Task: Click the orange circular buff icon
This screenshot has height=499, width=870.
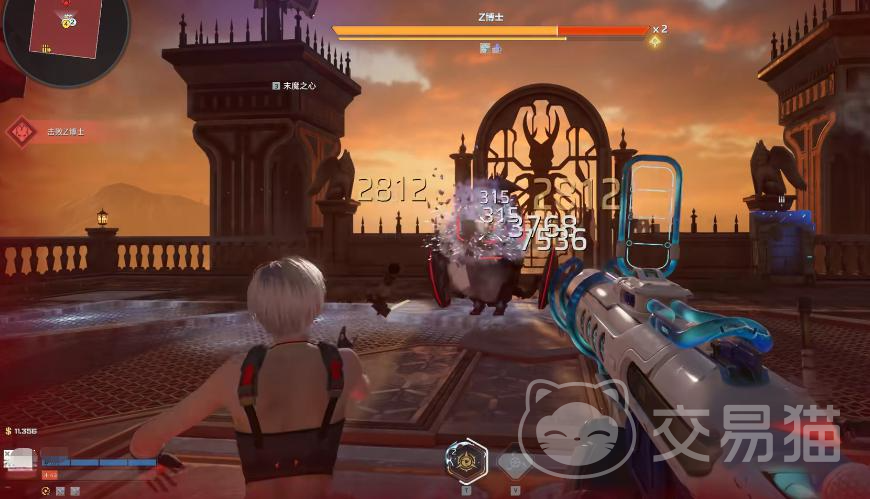Action: click(x=46, y=491)
